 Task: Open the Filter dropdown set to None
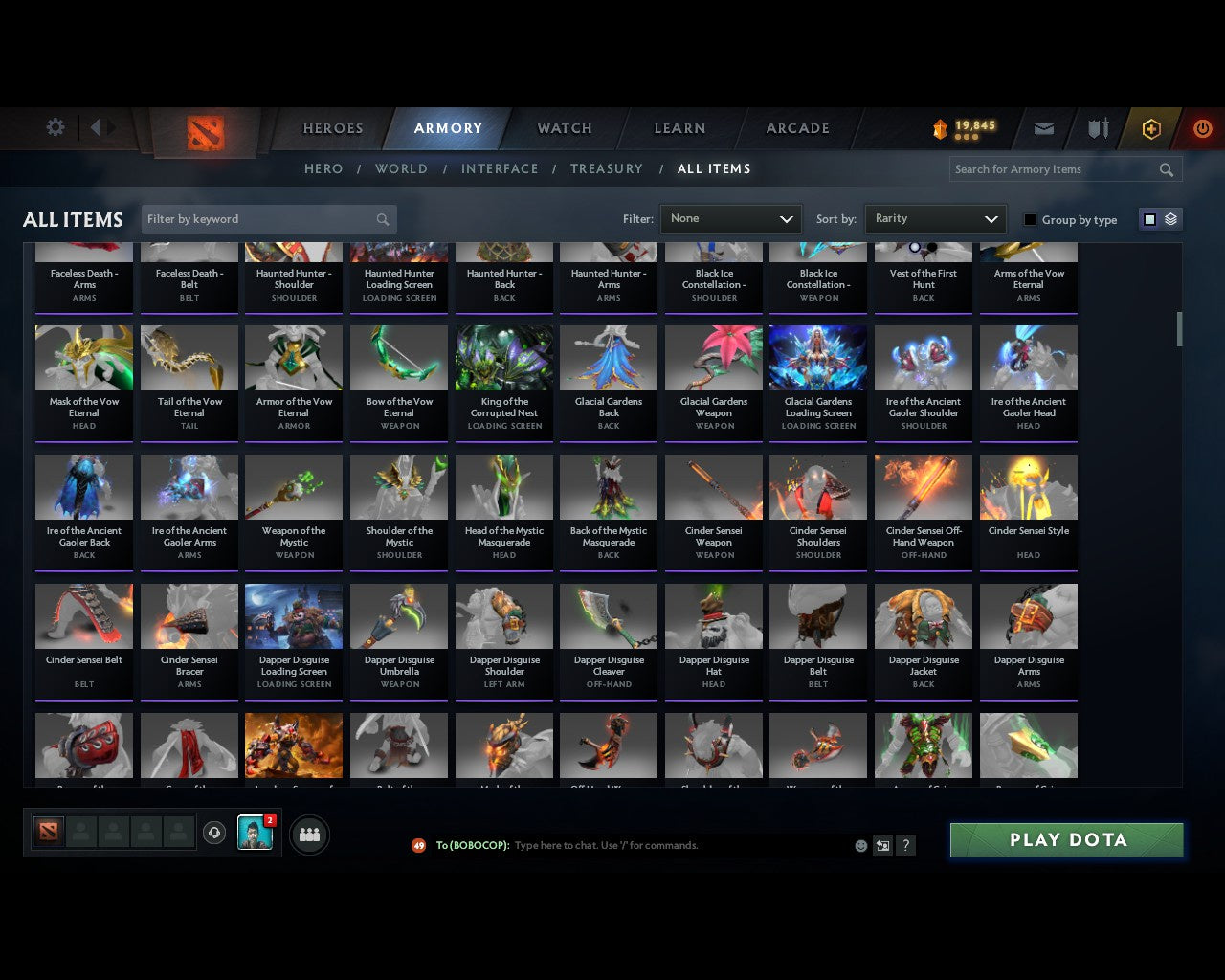point(730,218)
